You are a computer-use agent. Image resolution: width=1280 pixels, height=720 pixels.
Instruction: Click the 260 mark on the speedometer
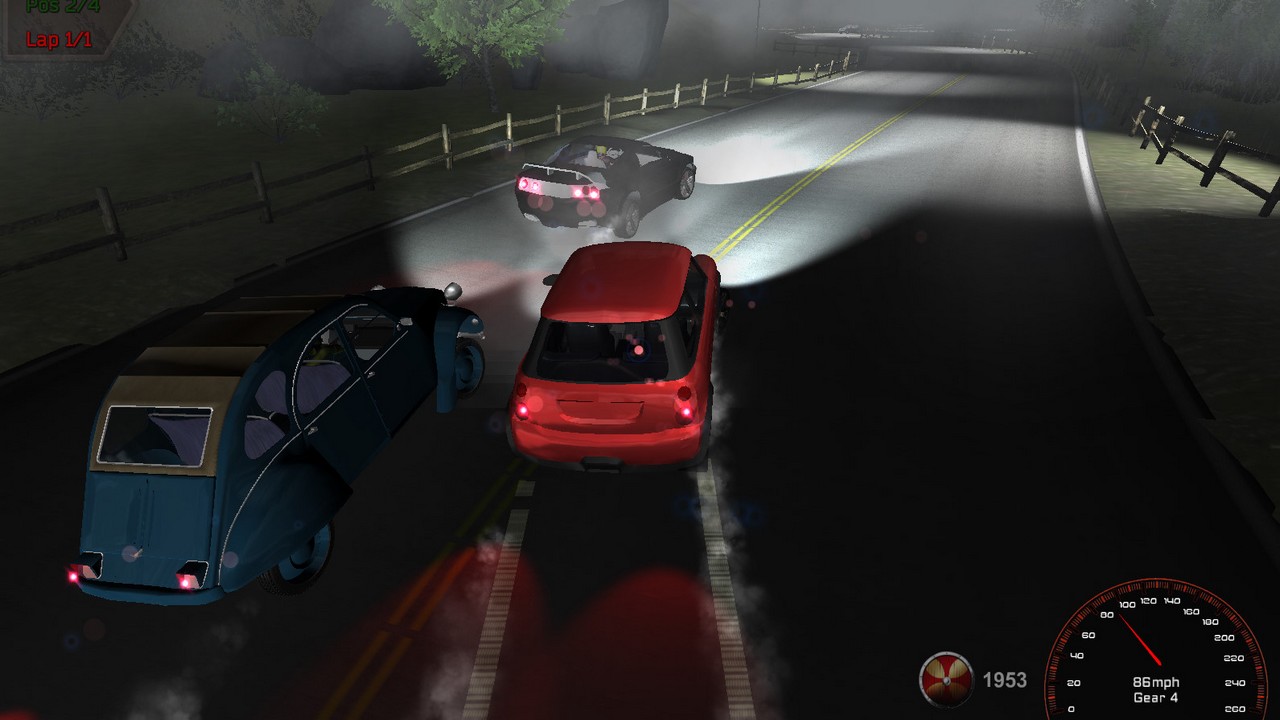coord(1236,707)
